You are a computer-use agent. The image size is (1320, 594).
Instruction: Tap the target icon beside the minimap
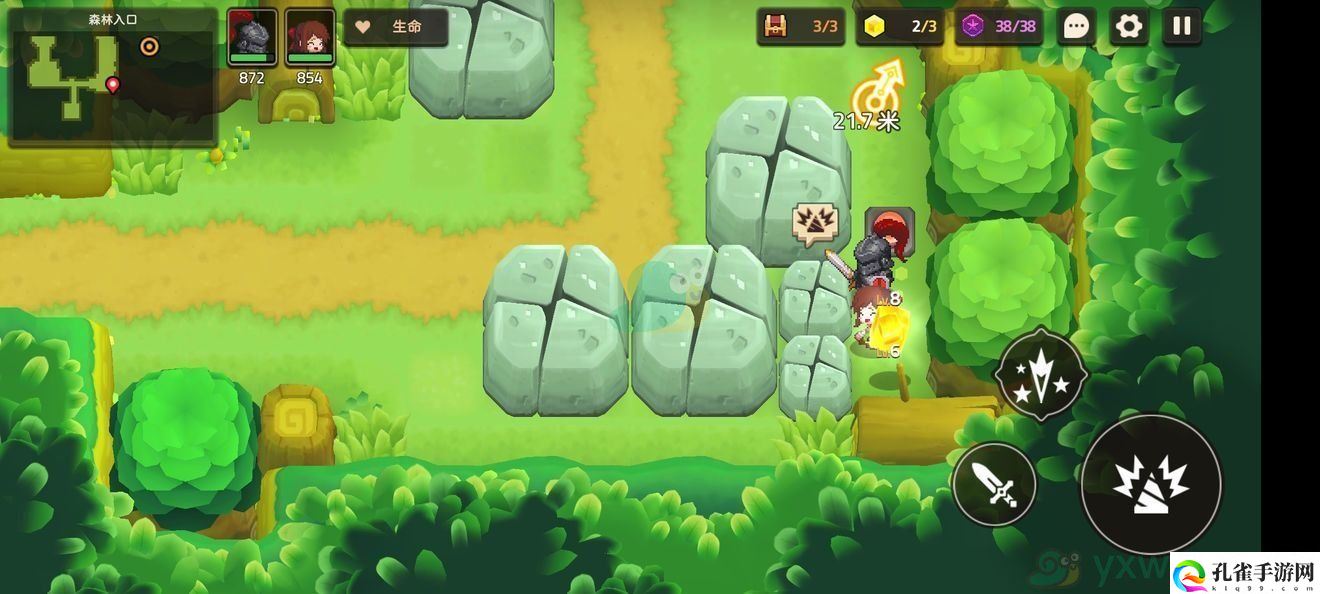pos(149,46)
